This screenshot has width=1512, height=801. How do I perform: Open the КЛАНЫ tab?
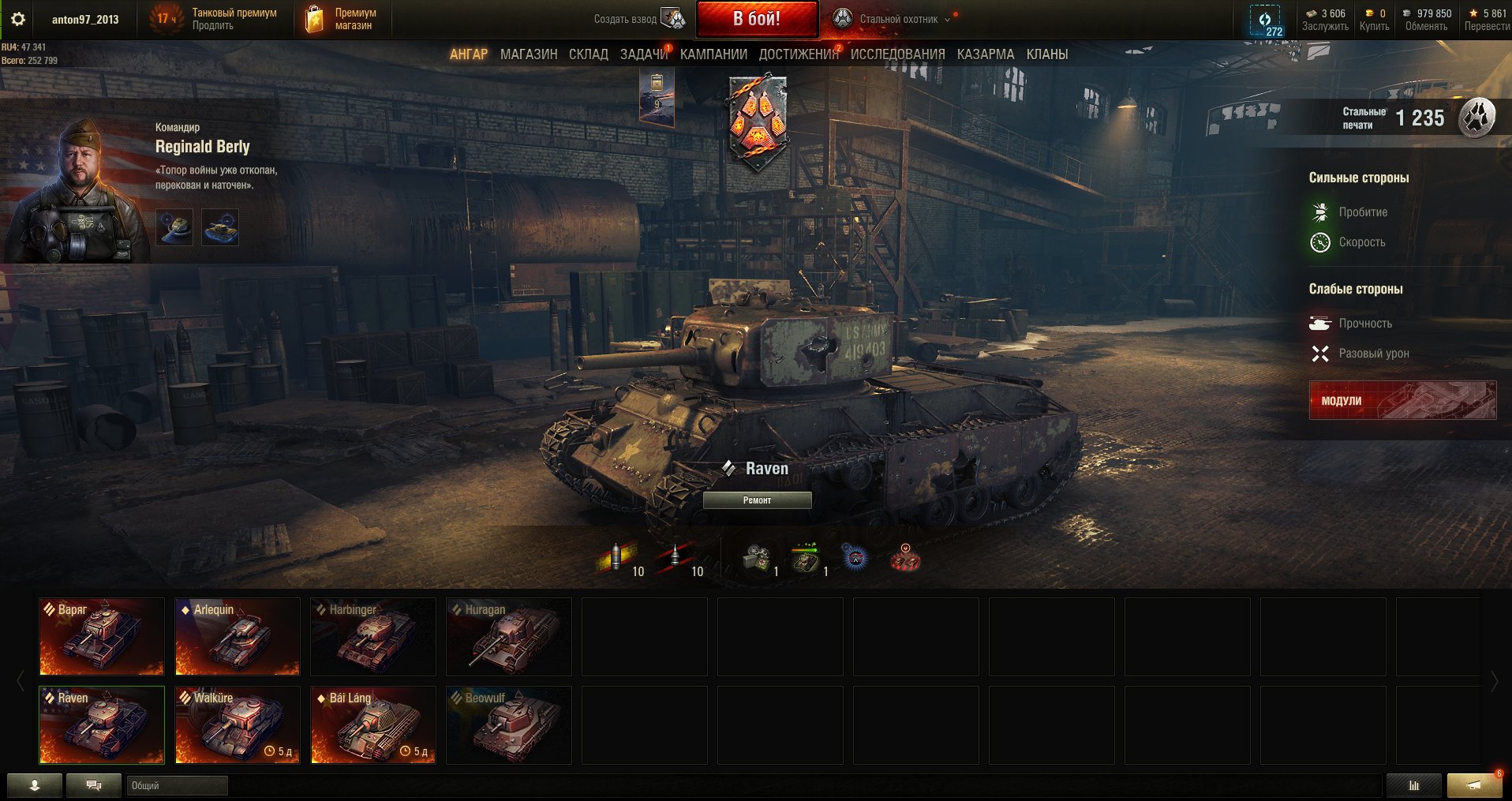(x=1046, y=54)
